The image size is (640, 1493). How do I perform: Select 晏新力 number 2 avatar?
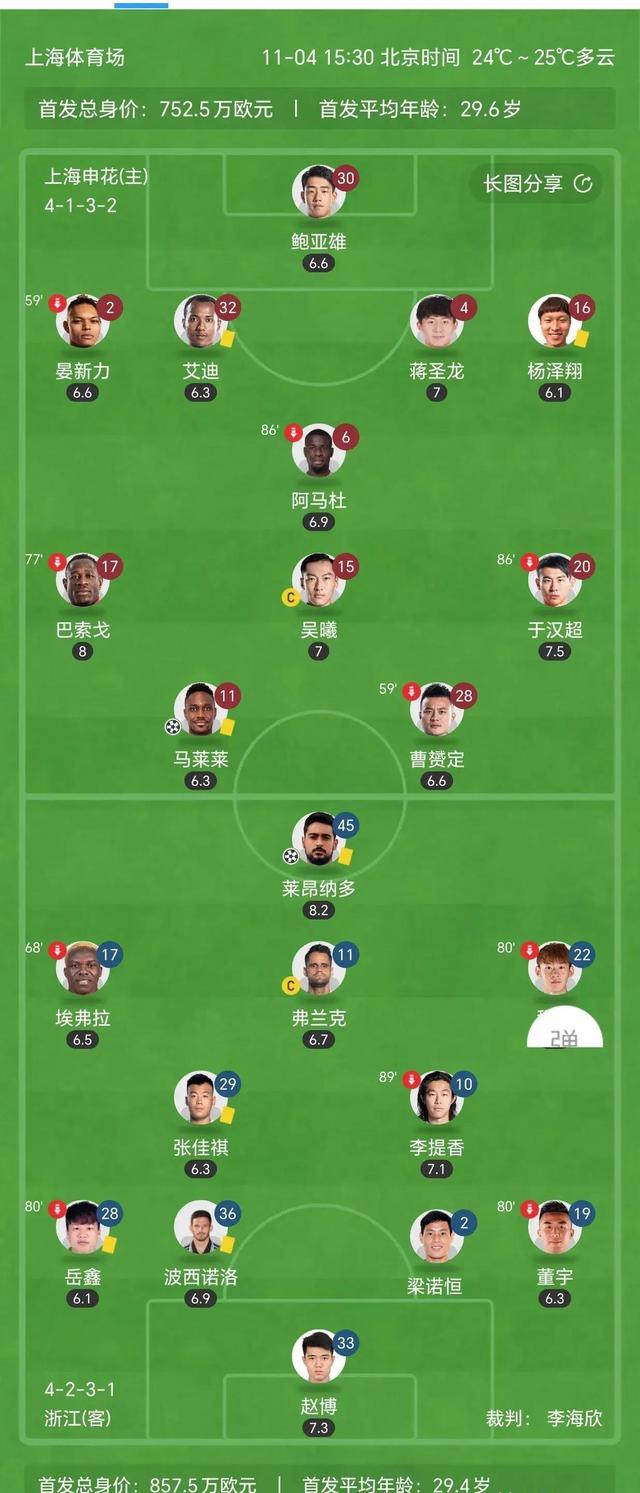pyautogui.click(x=82, y=321)
